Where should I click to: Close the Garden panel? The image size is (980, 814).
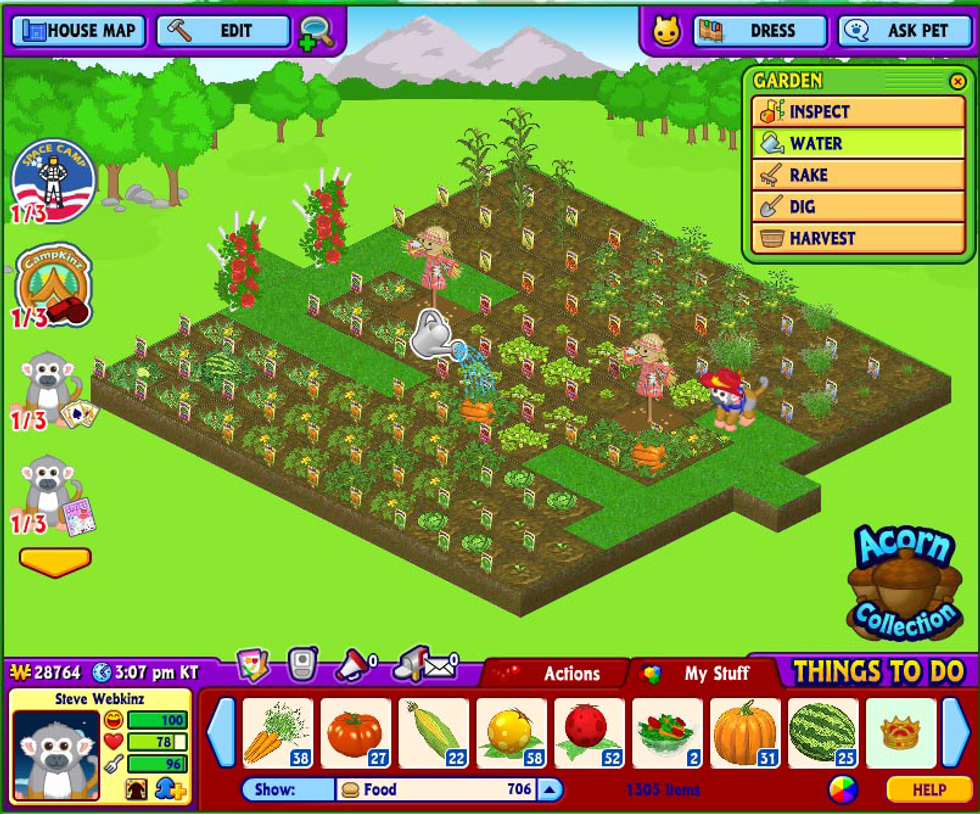tap(957, 81)
